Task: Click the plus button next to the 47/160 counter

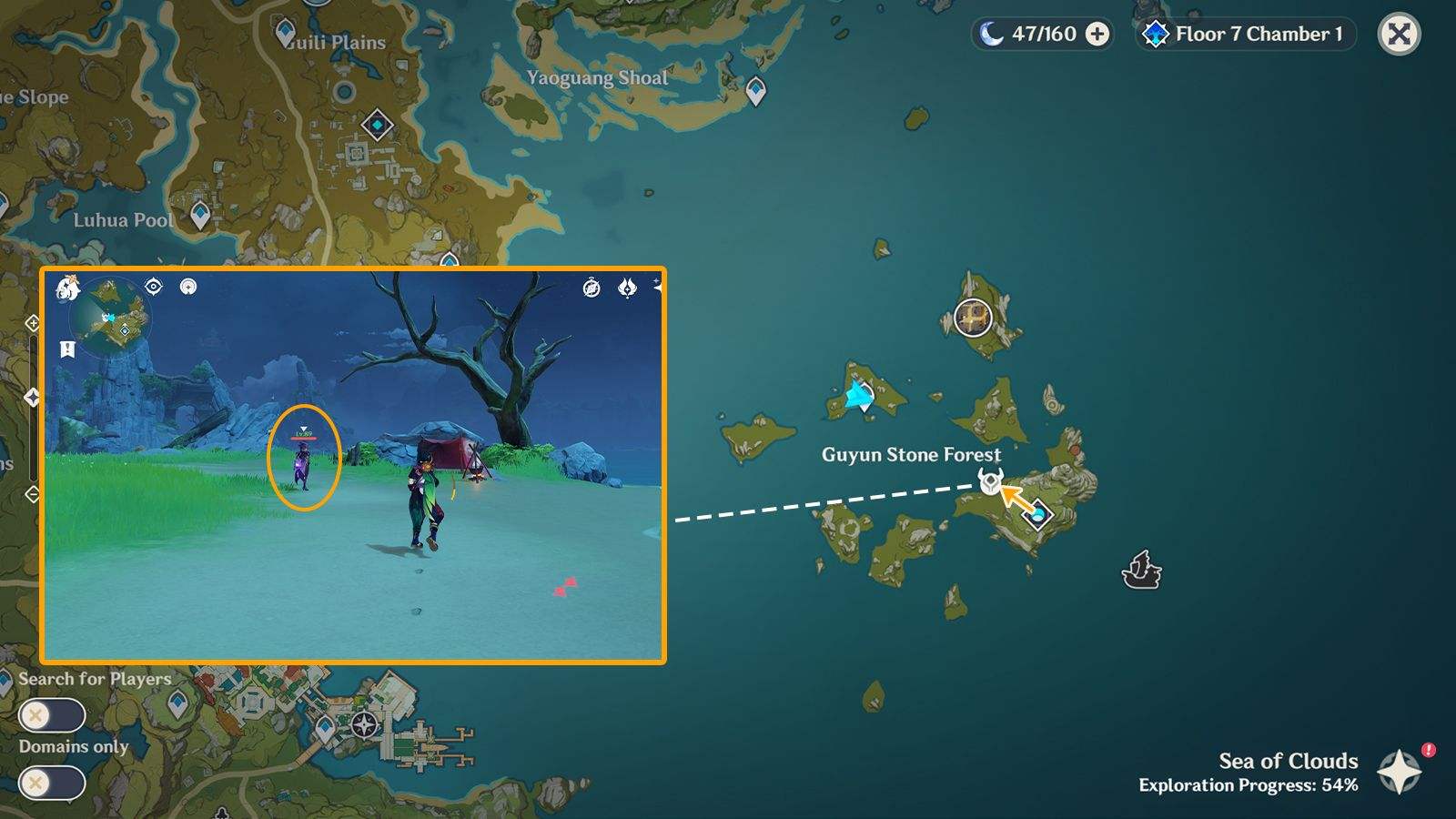Action: tap(1095, 33)
